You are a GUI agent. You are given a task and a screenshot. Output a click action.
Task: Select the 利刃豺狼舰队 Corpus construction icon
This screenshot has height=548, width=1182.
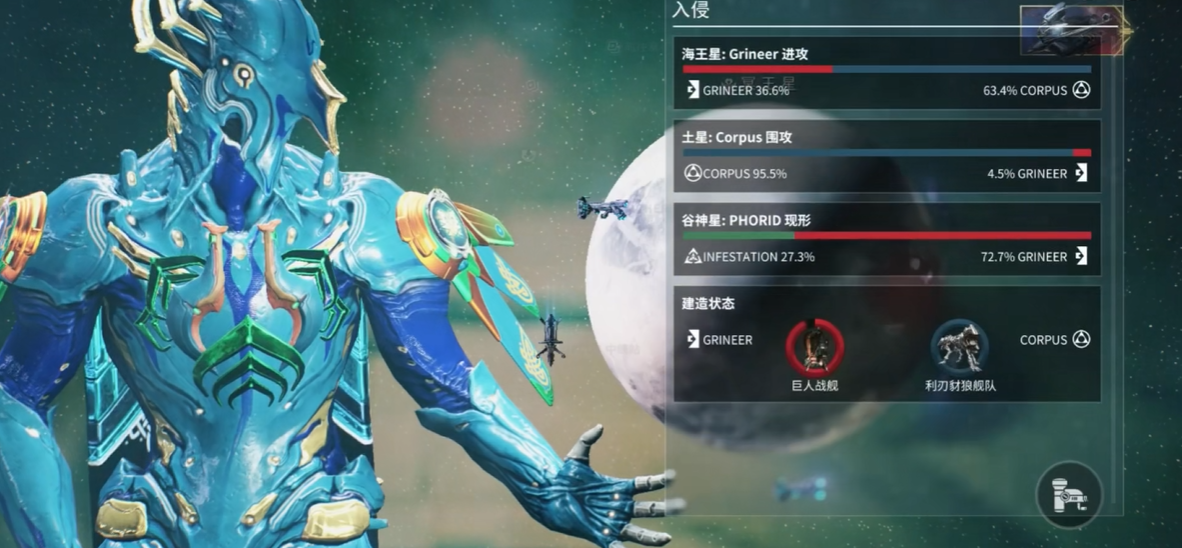[960, 345]
